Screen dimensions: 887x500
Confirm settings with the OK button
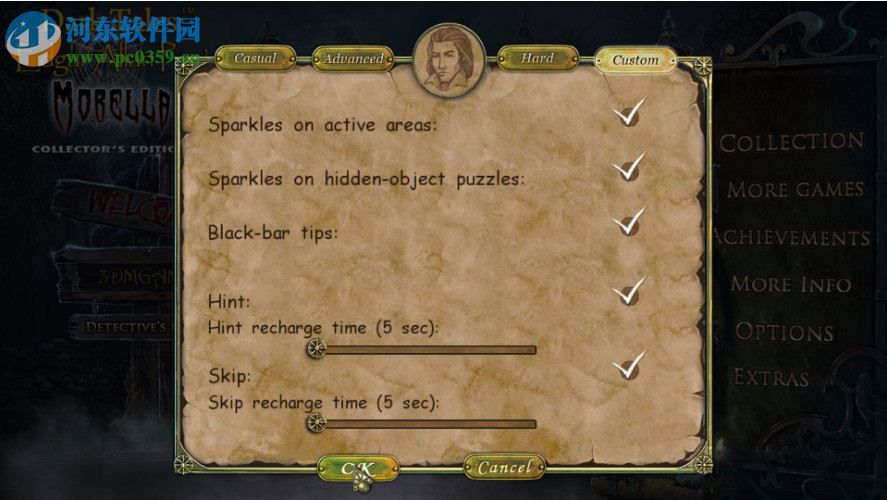click(x=357, y=468)
